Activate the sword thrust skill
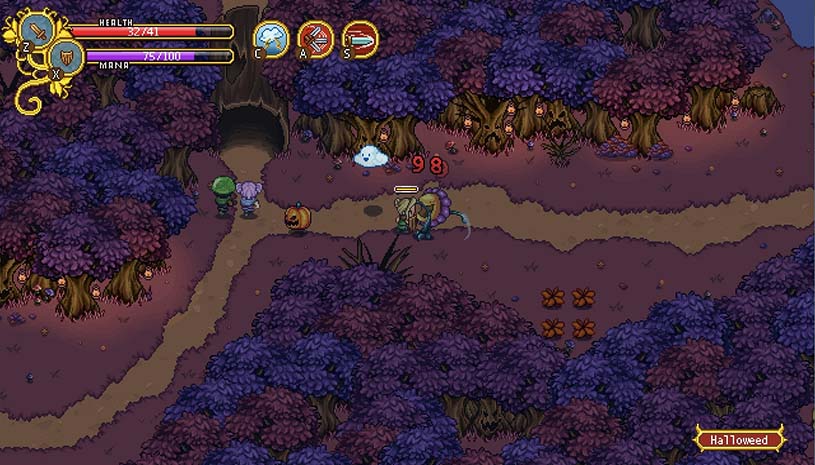Screen dimensions: 815x465 360,38
